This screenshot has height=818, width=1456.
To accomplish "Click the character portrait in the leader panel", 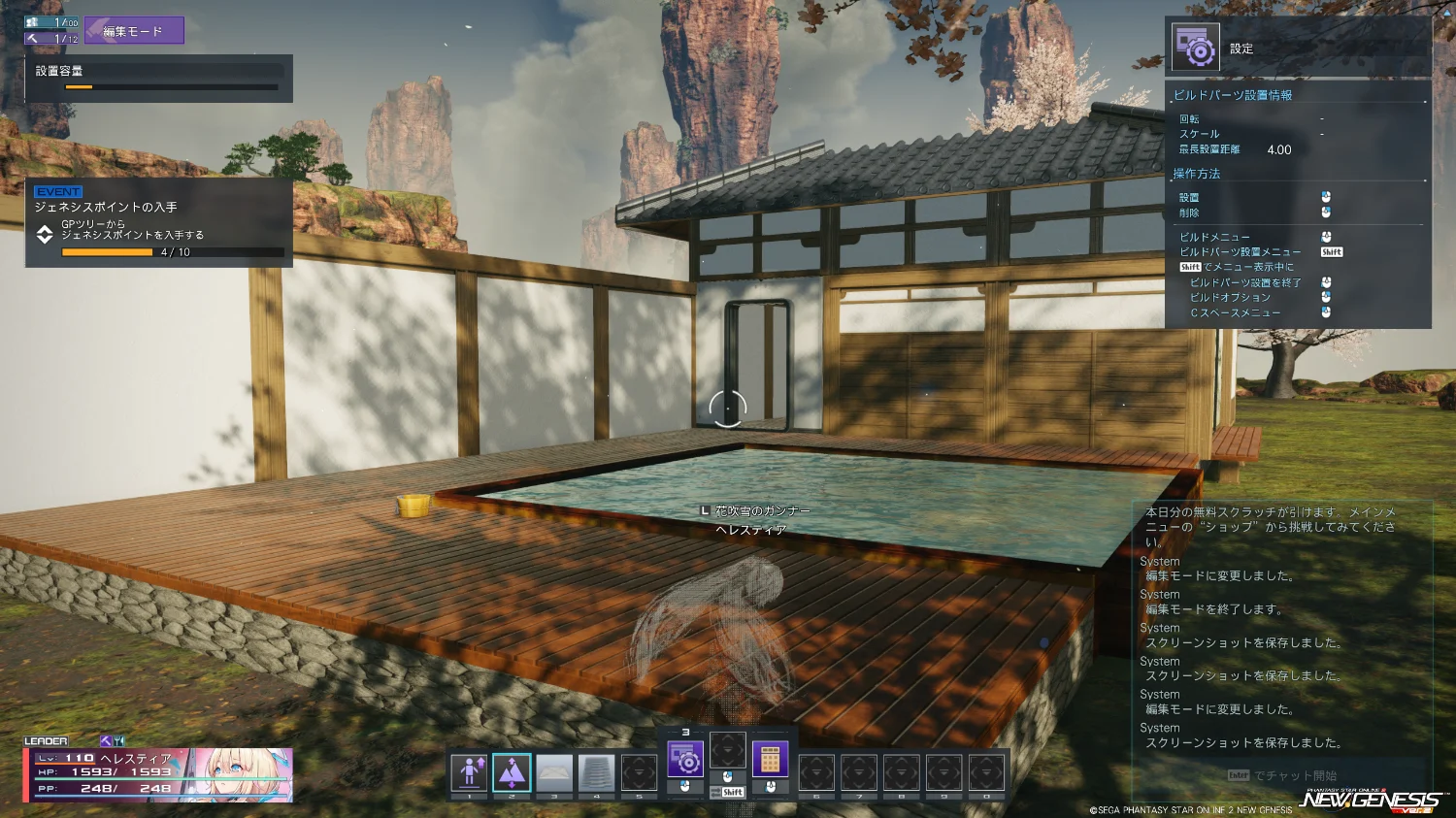I will 239,774.
